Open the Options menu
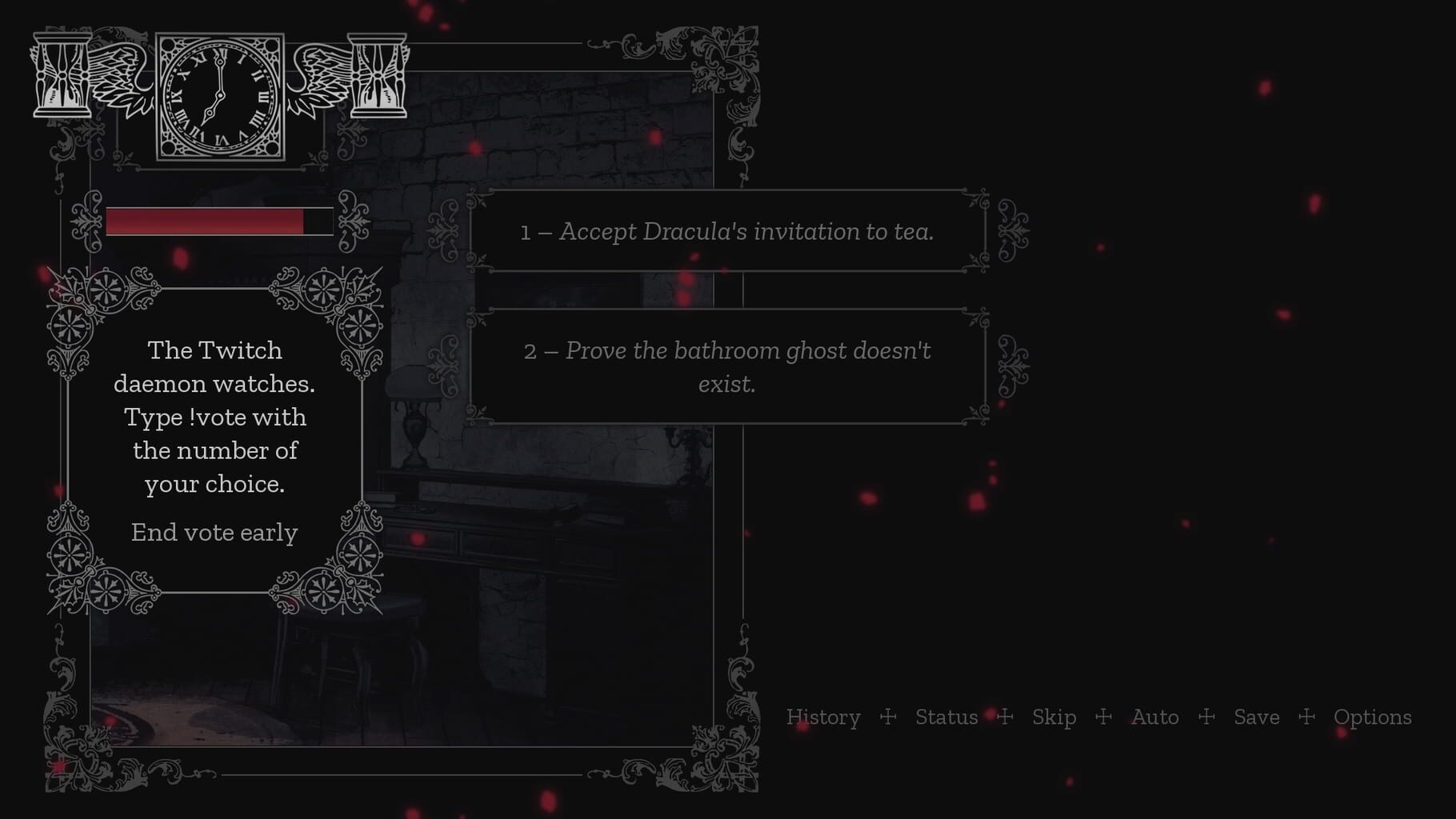 pyautogui.click(x=1373, y=717)
